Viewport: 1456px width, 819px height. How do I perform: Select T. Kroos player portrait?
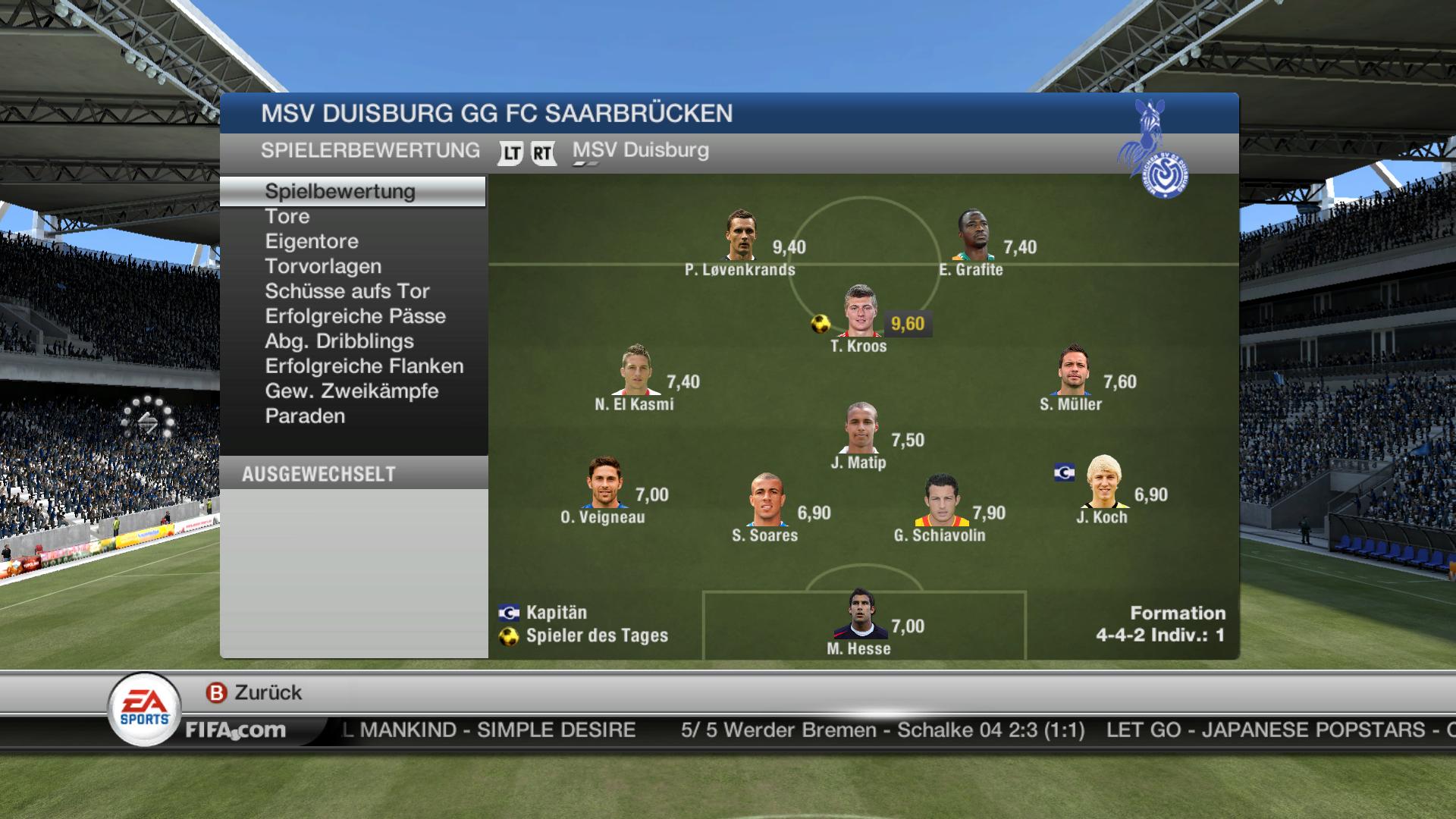click(x=861, y=312)
